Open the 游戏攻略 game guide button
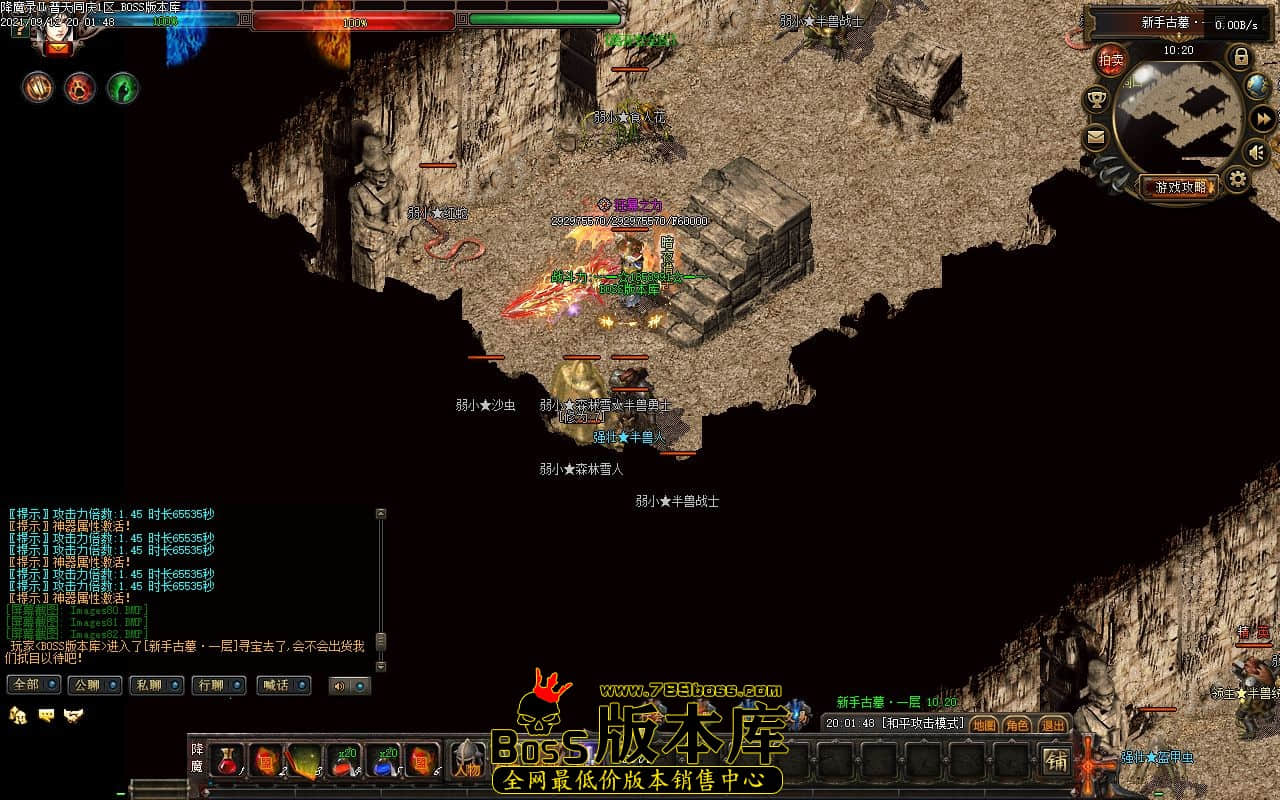This screenshot has width=1280, height=800. 1180,187
